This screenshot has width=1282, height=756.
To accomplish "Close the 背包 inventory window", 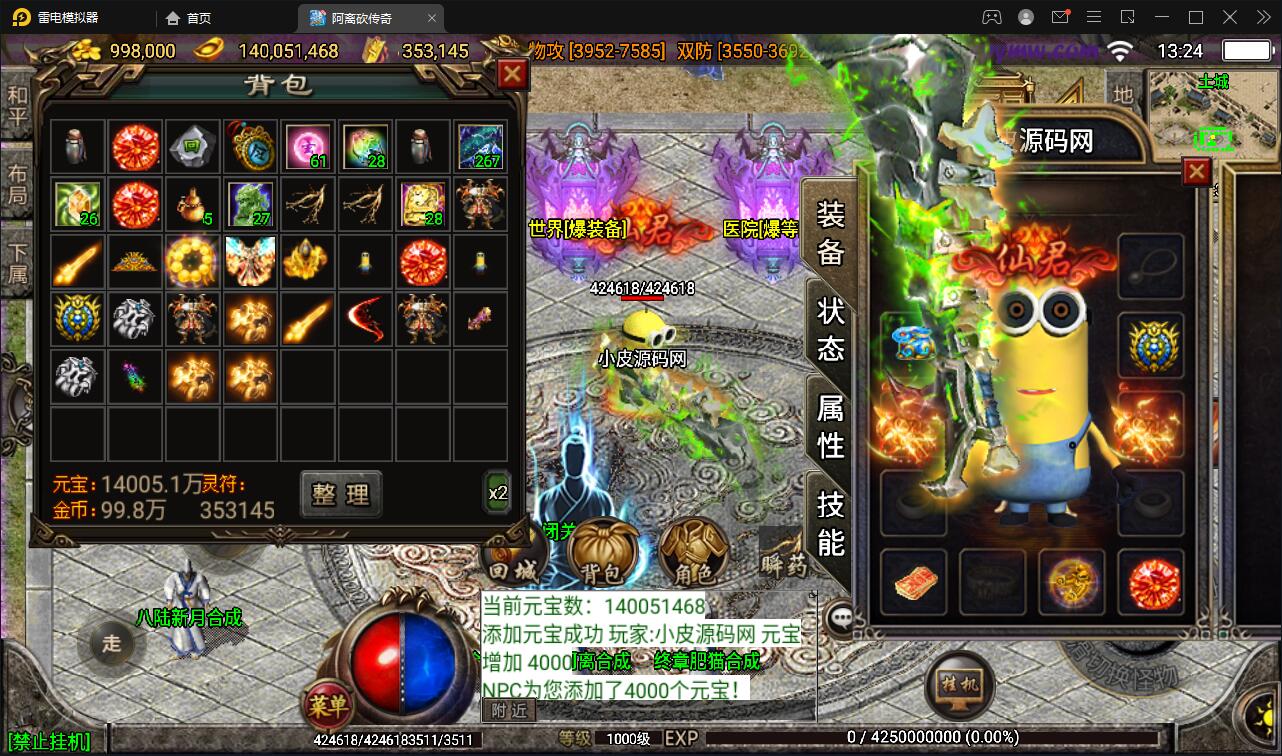I will 512,74.
